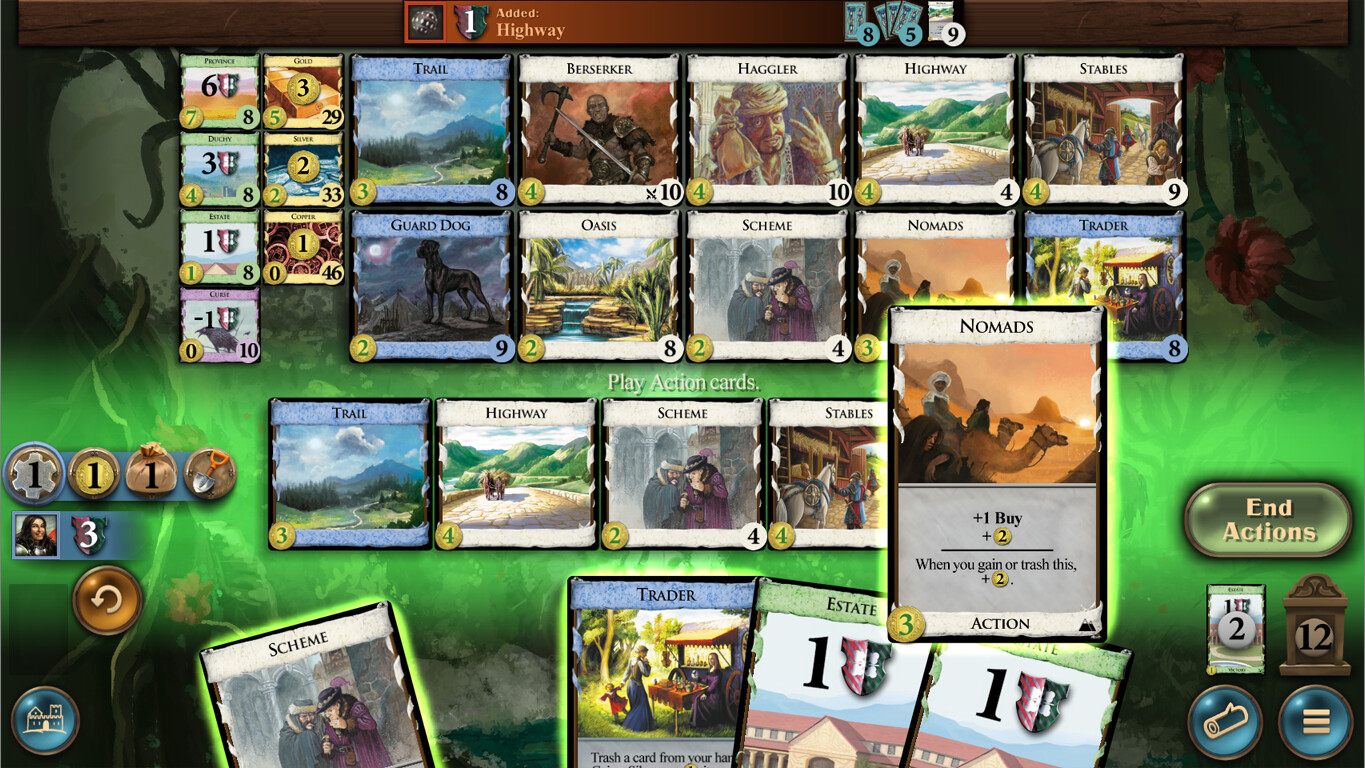Click the victory shield showing 3
This screenshot has width=1365, height=768.
pyautogui.click(x=89, y=535)
